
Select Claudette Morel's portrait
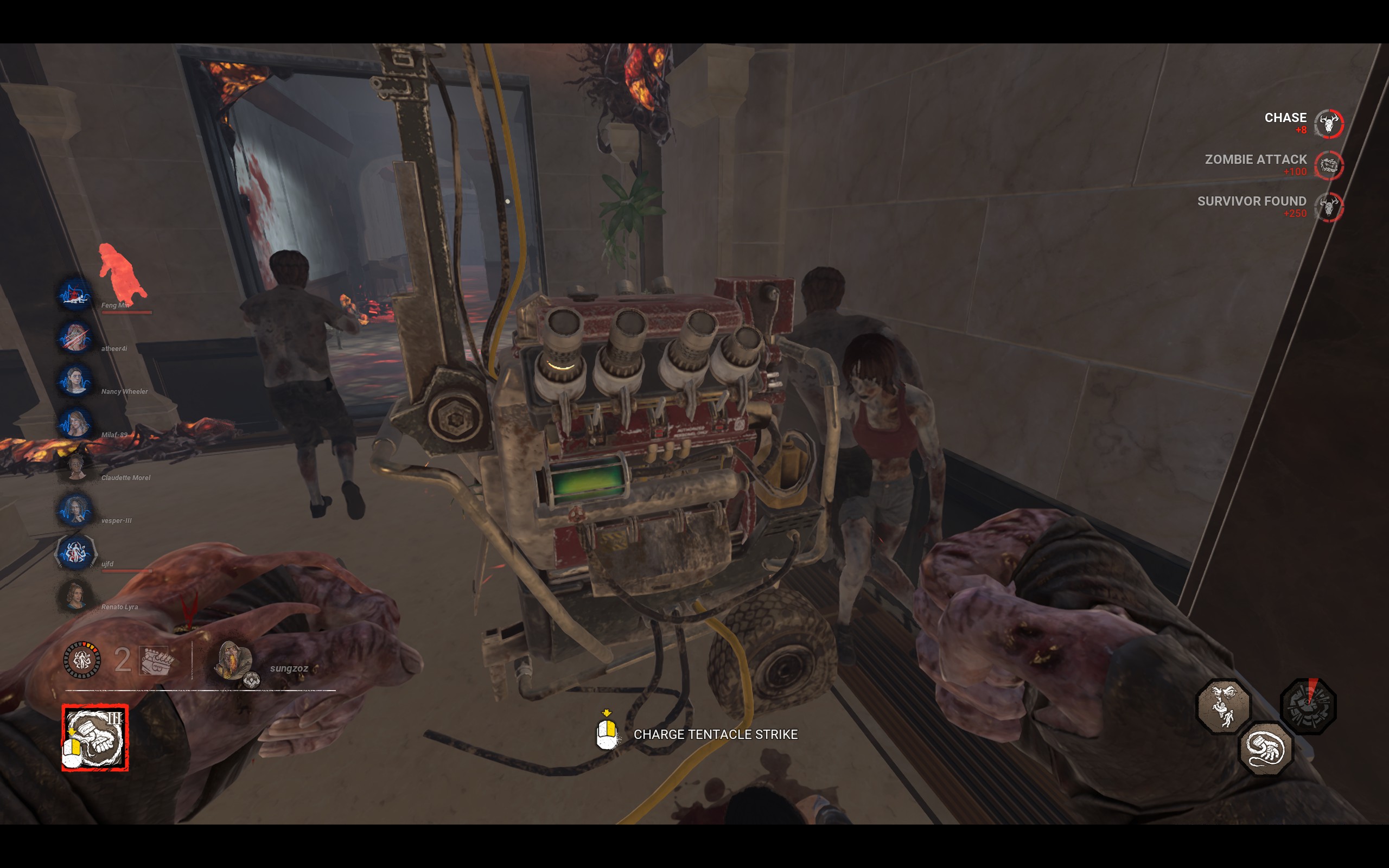pyautogui.click(x=75, y=467)
